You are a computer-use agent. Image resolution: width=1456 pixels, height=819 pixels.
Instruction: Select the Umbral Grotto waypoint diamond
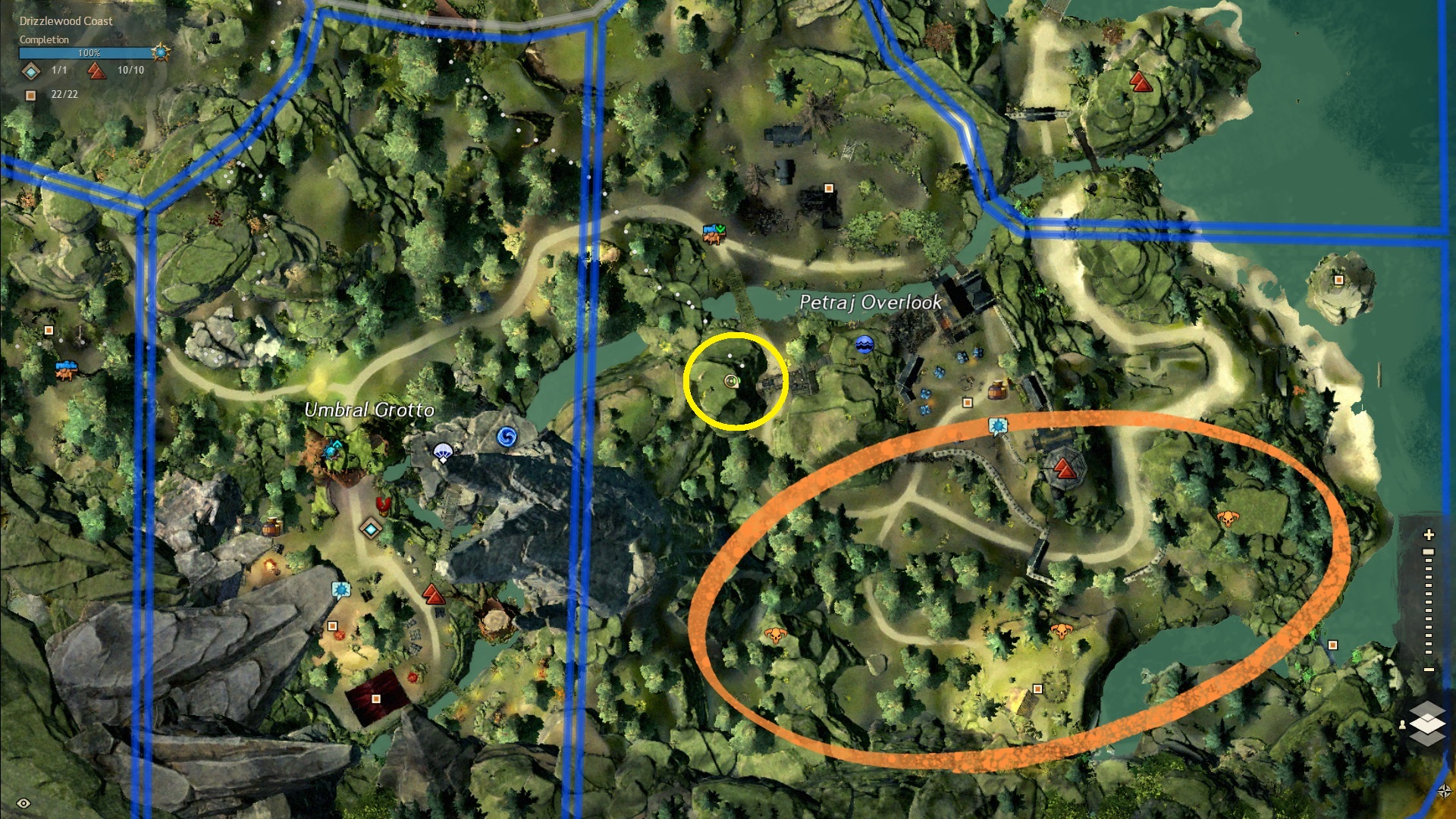click(370, 528)
